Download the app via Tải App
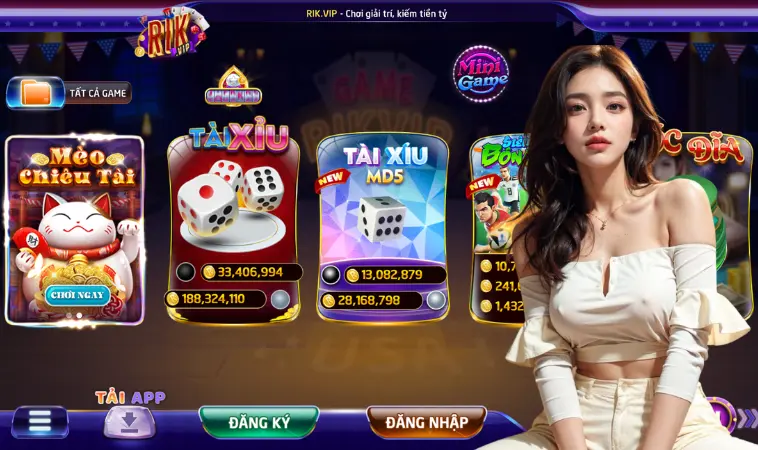 pyautogui.click(x=130, y=419)
